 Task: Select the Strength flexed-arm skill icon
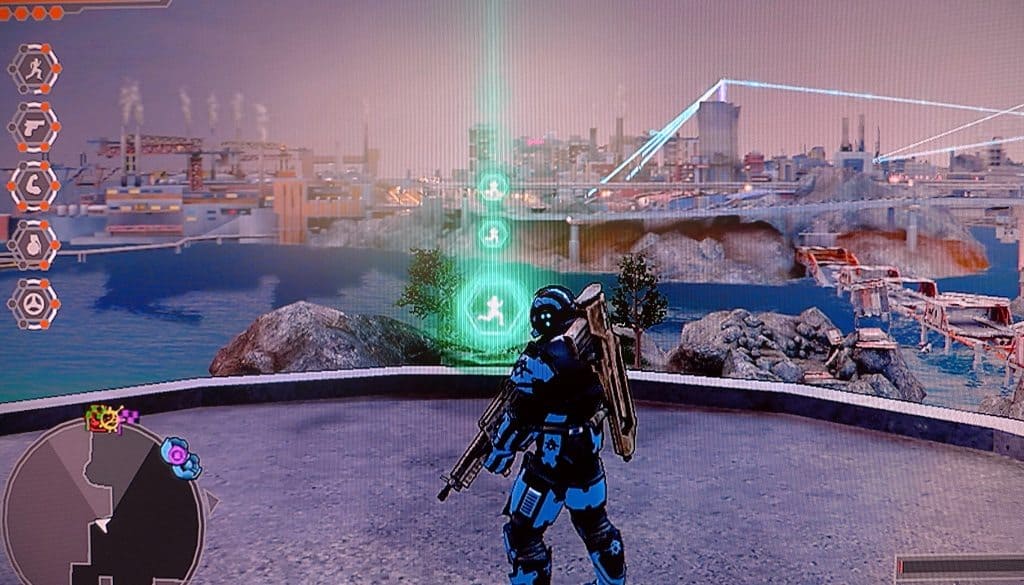pos(34,186)
